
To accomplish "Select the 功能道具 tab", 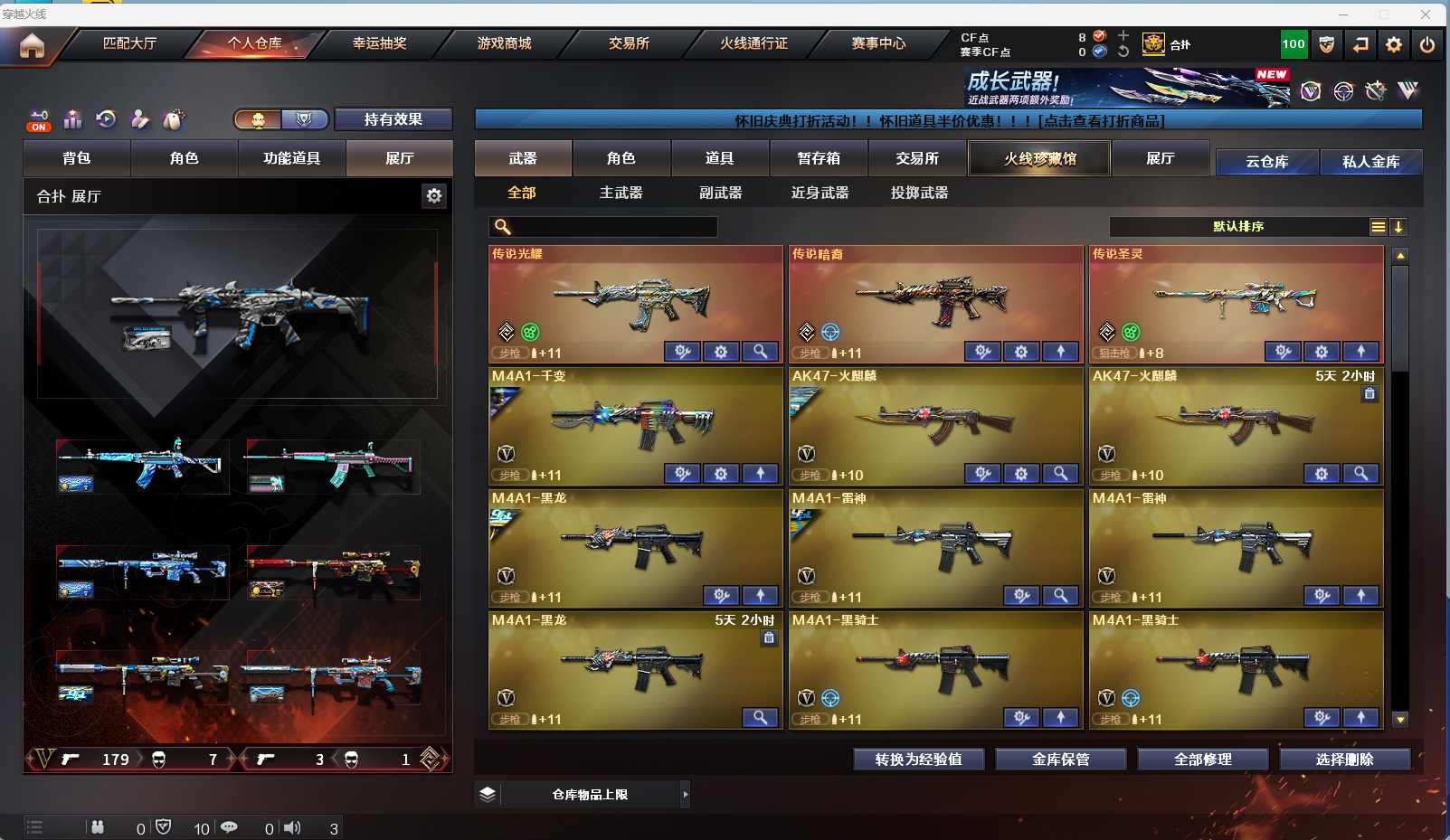I will coord(291,158).
